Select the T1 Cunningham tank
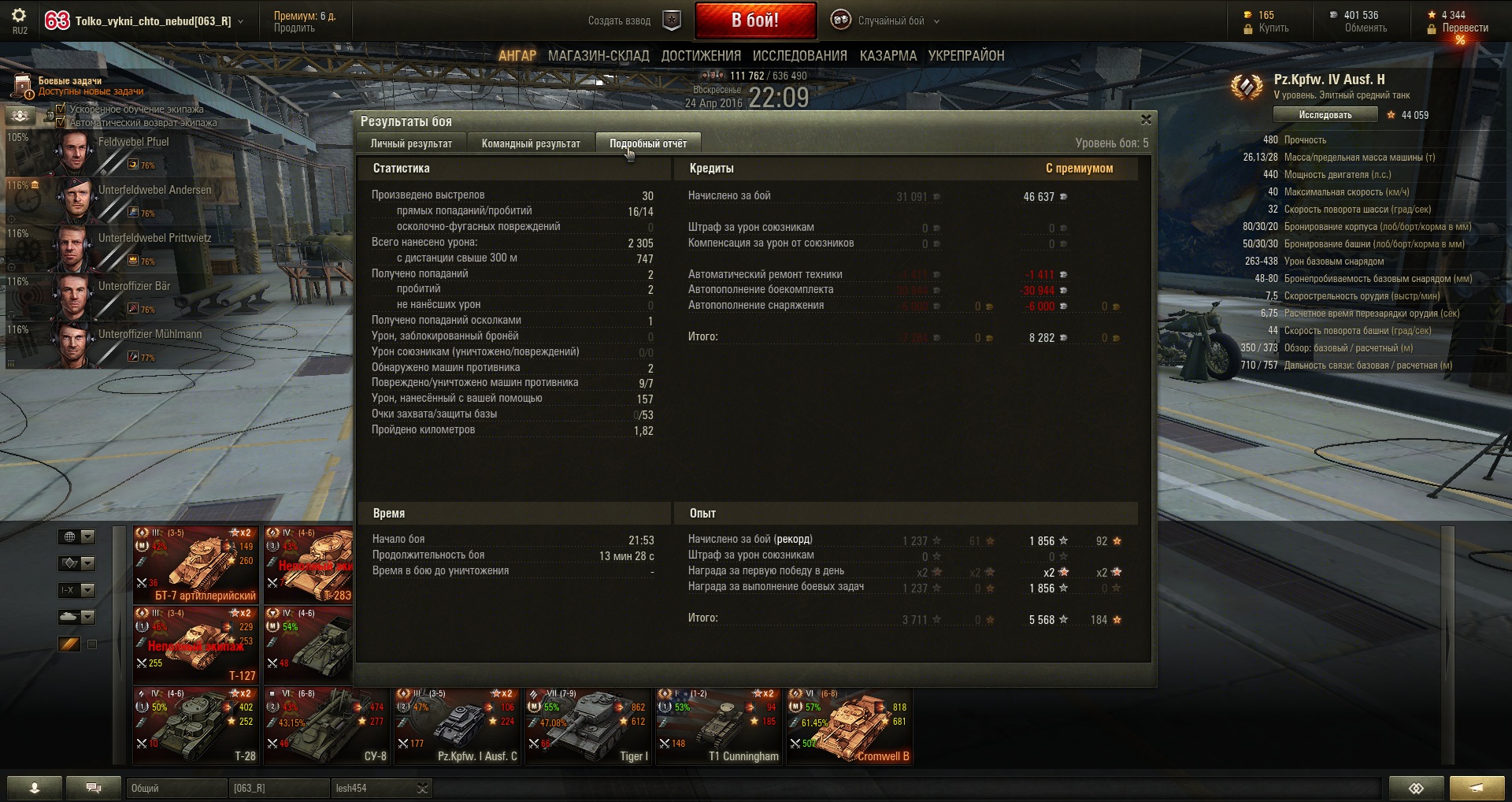 click(719, 726)
